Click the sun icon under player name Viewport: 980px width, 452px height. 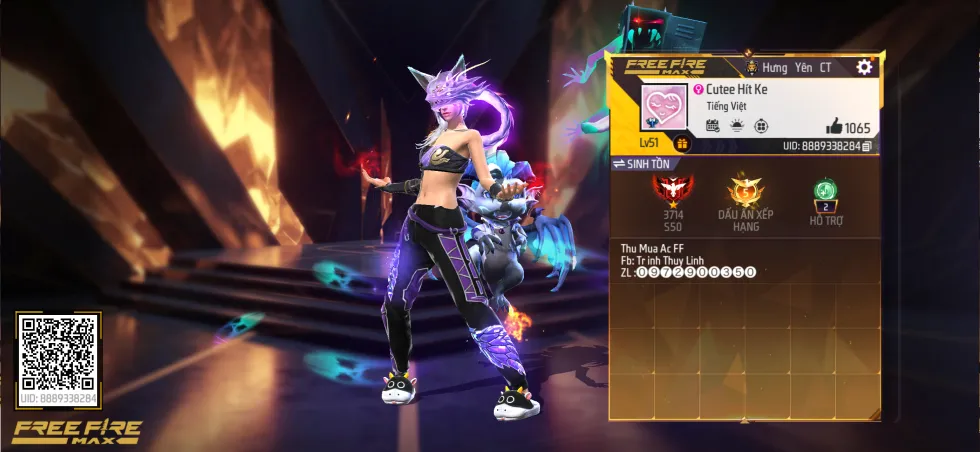737,126
